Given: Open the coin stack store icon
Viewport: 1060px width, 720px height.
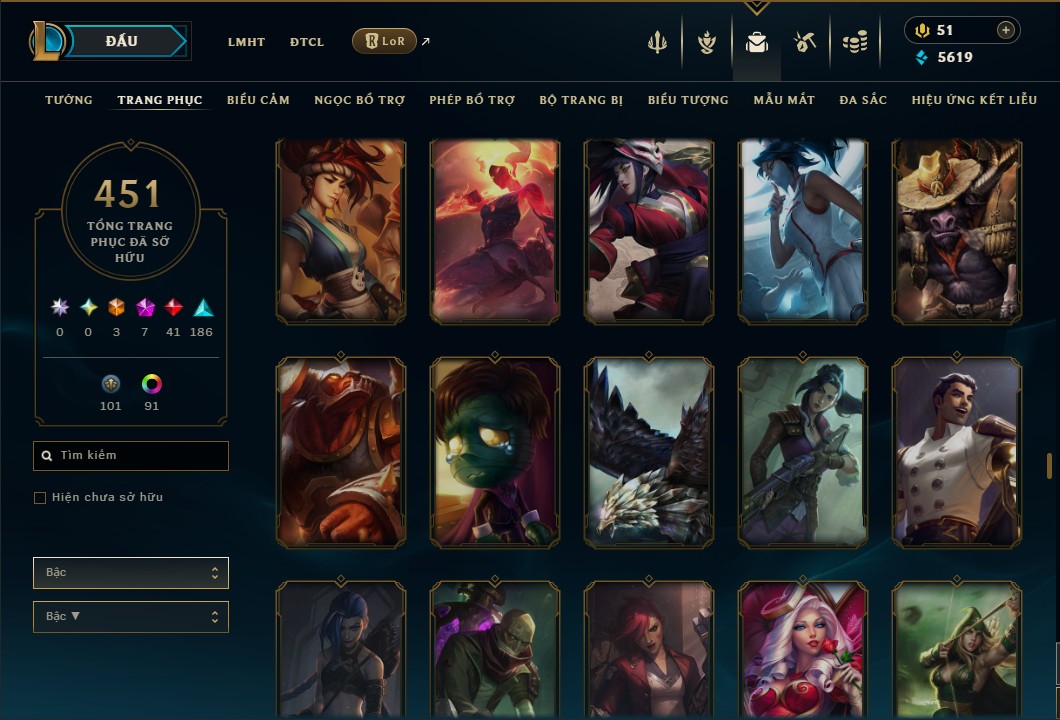Looking at the screenshot, I should (x=854, y=42).
